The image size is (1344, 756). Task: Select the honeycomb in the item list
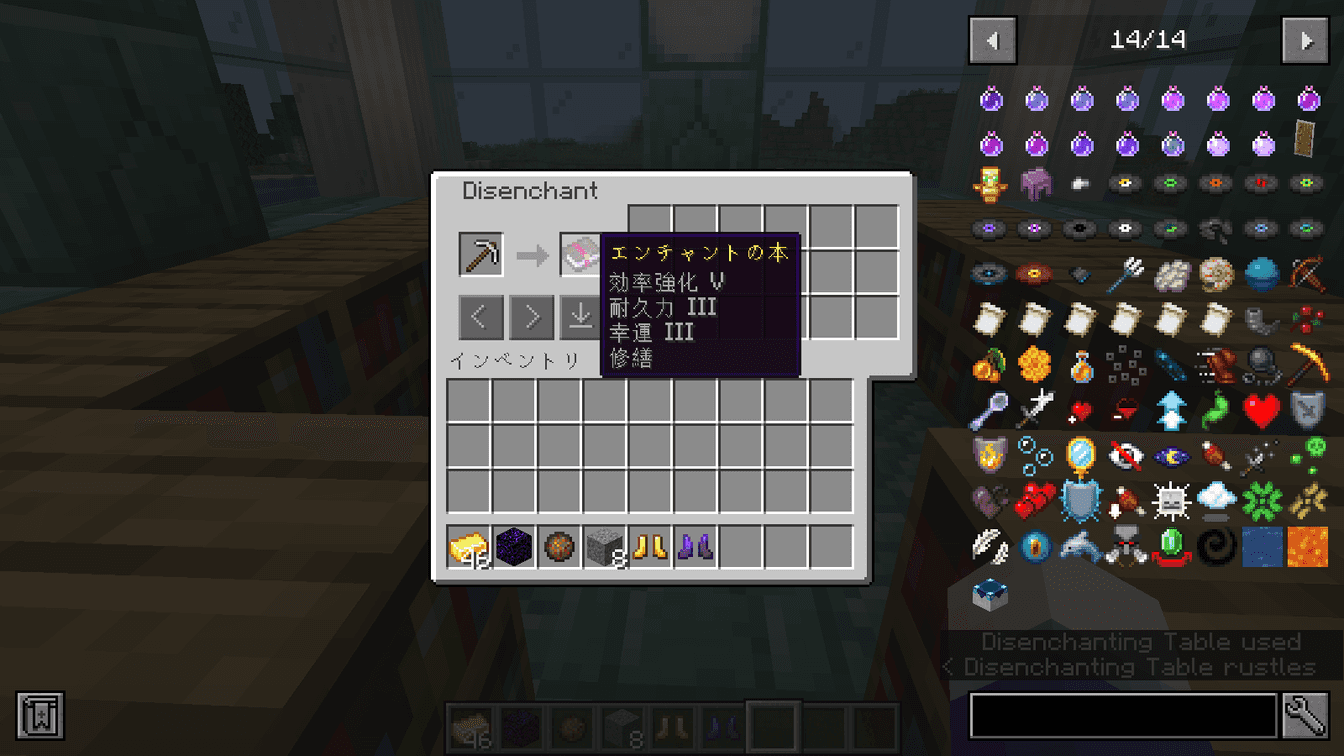click(x=1033, y=363)
